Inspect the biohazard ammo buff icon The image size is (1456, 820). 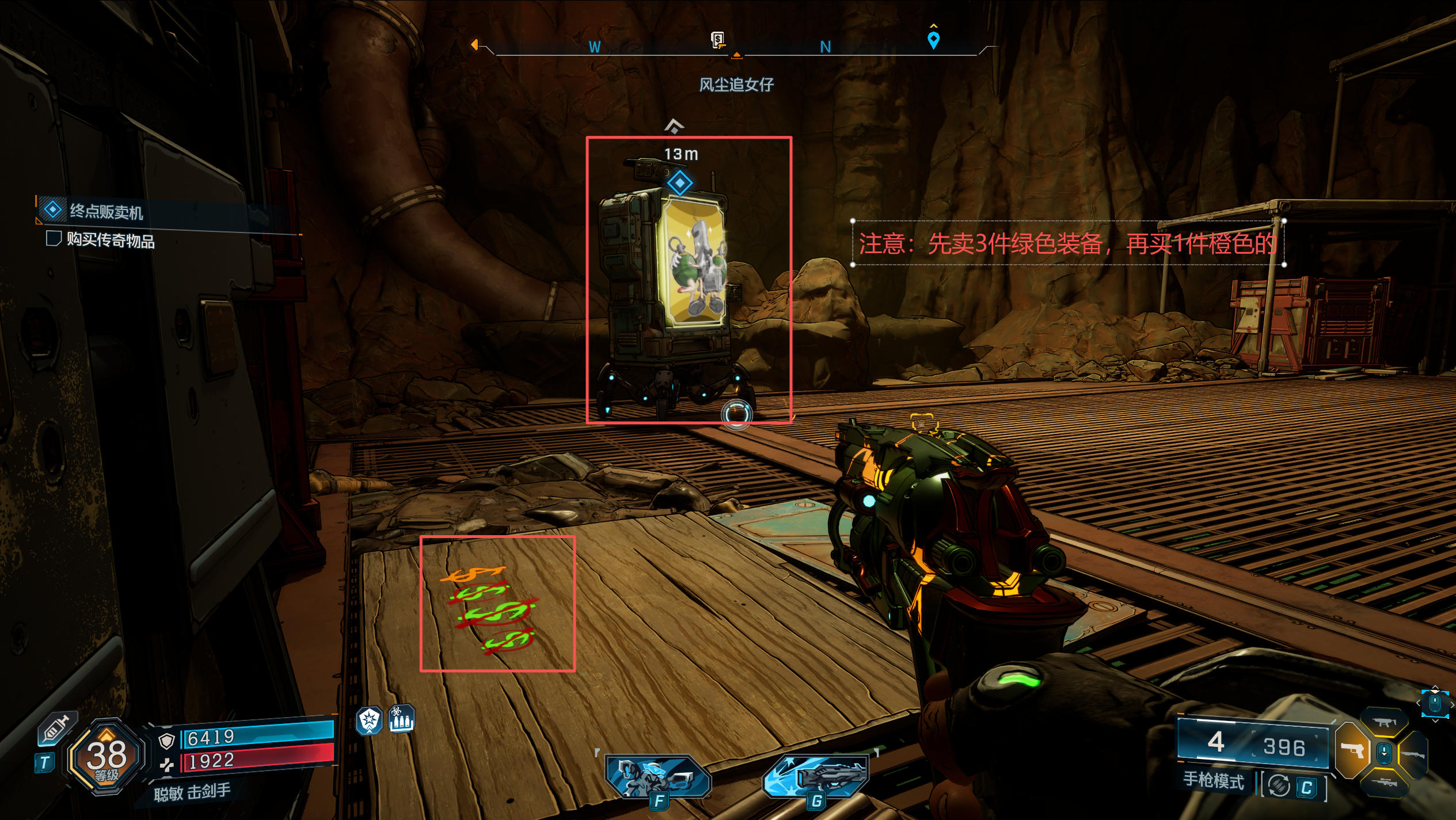pos(401,719)
